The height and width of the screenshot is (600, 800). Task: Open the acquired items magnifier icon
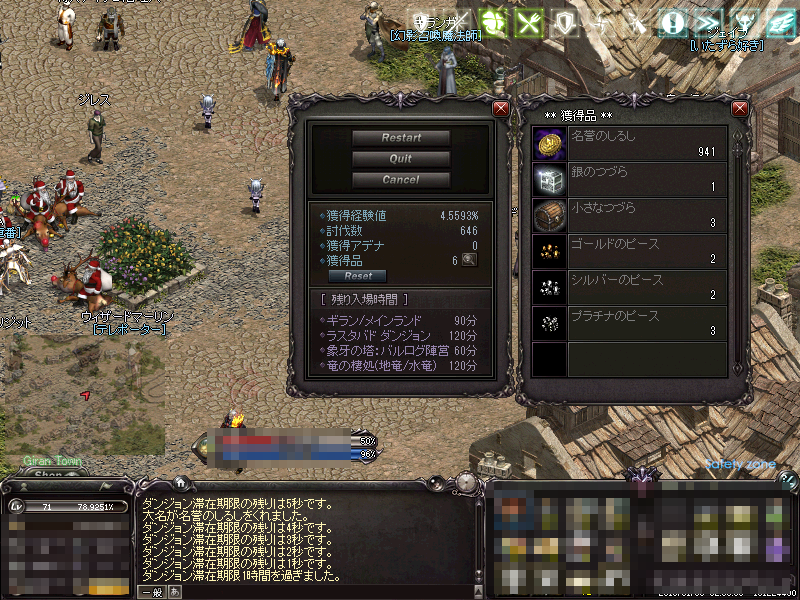pyautogui.click(x=469, y=260)
